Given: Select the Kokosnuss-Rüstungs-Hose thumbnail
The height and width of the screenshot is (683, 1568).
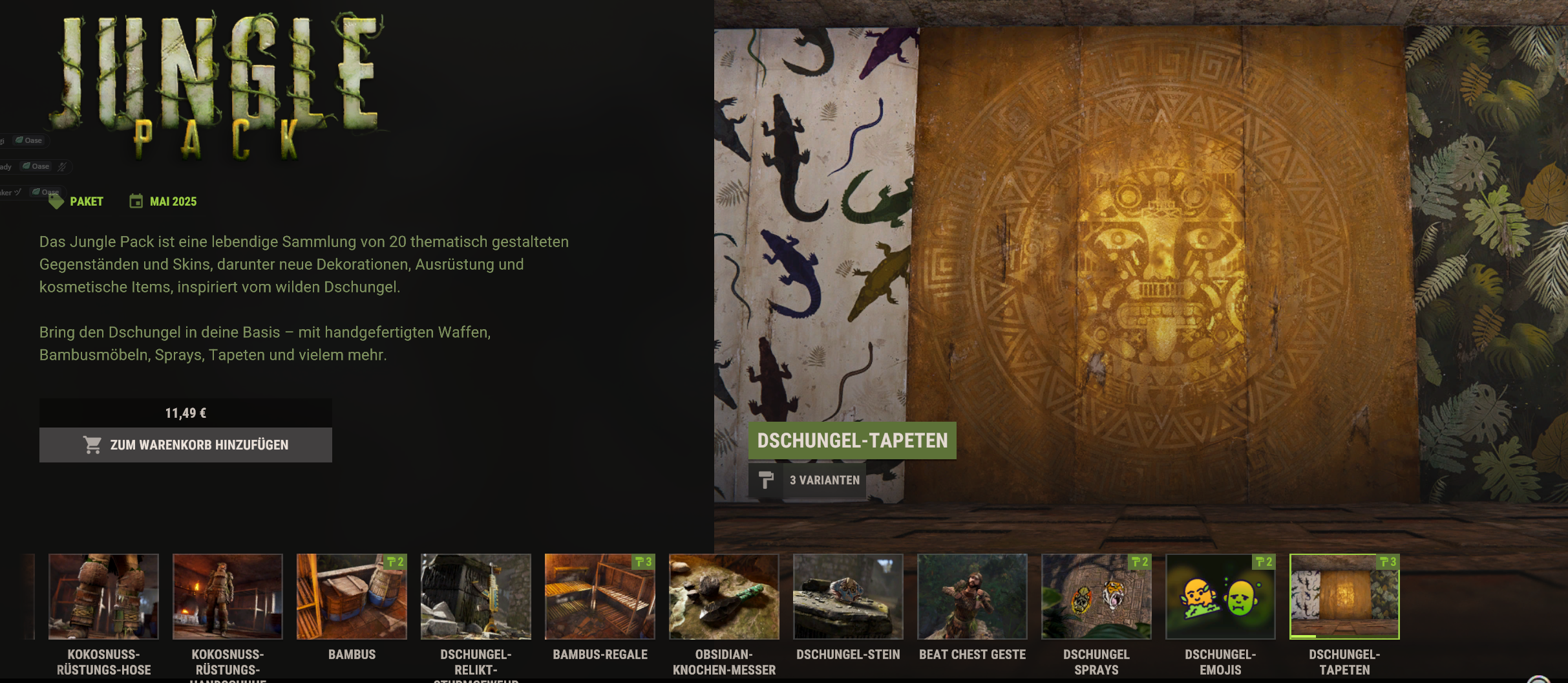Looking at the screenshot, I should tap(103, 596).
